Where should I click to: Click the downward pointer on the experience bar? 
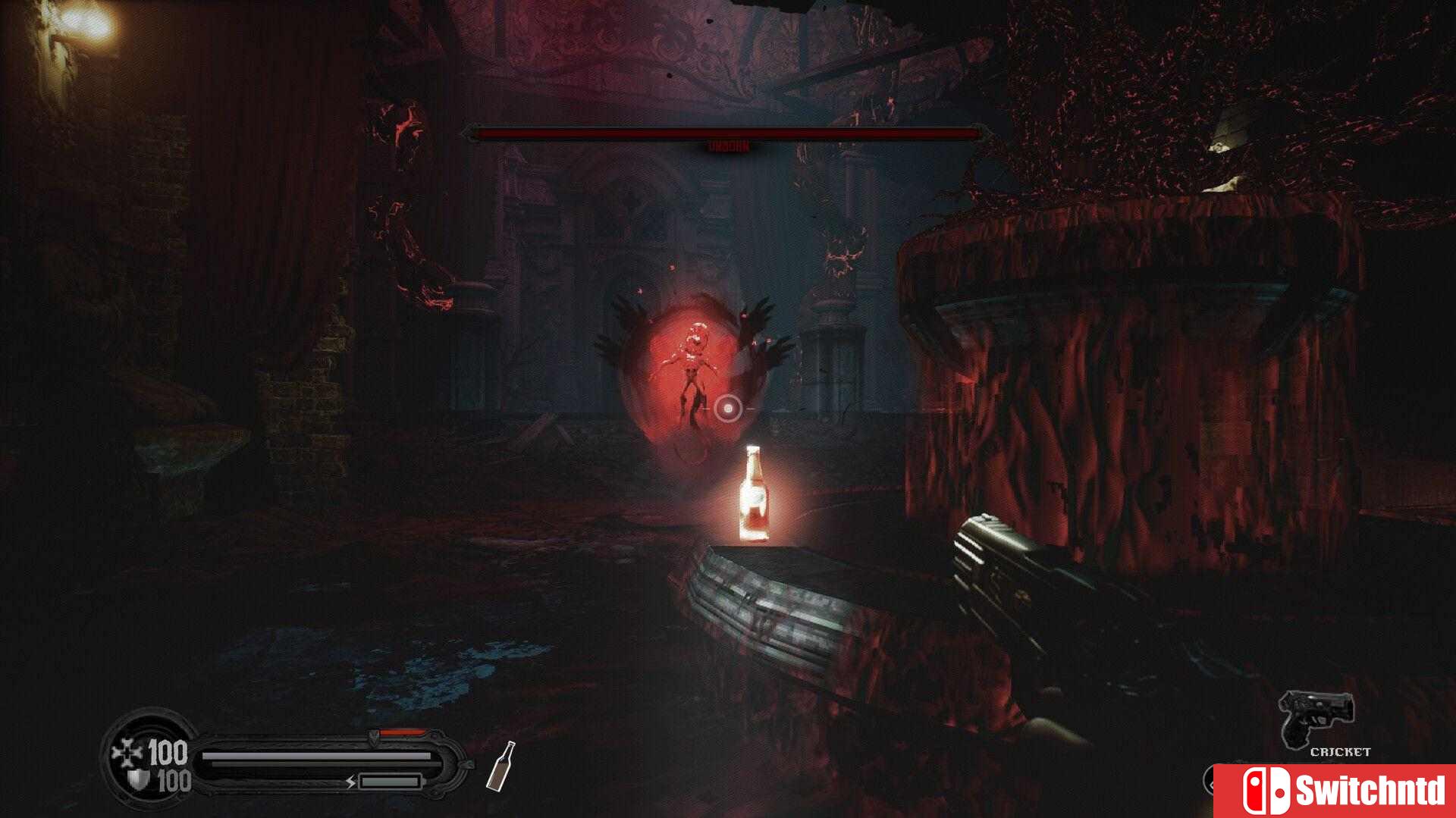click(x=375, y=732)
